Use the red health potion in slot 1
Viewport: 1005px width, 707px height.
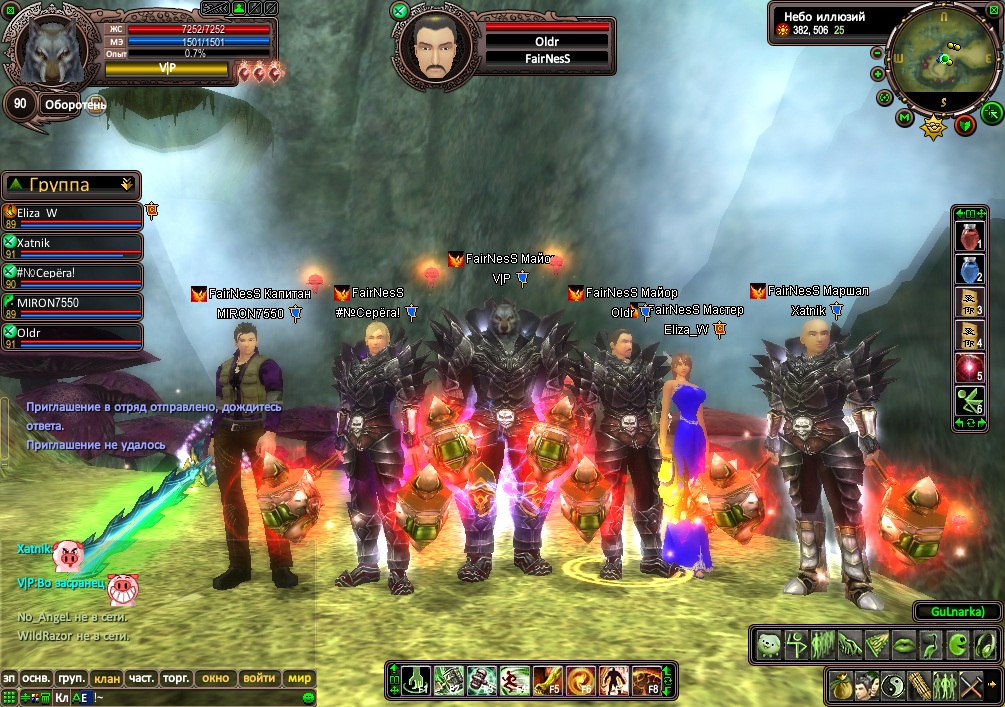(969, 237)
